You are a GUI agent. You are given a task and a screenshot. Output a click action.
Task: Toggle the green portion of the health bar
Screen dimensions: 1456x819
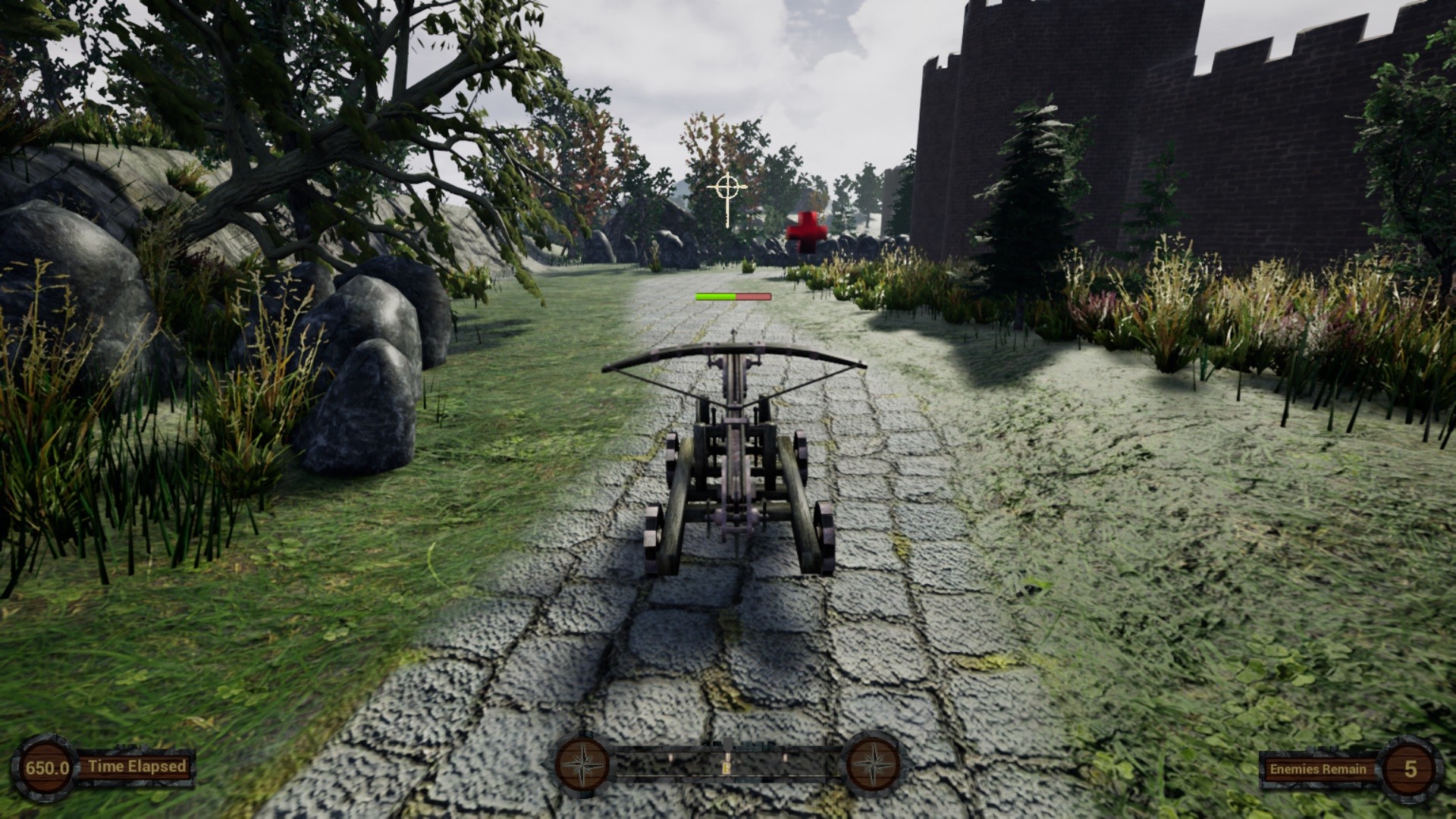click(x=714, y=296)
